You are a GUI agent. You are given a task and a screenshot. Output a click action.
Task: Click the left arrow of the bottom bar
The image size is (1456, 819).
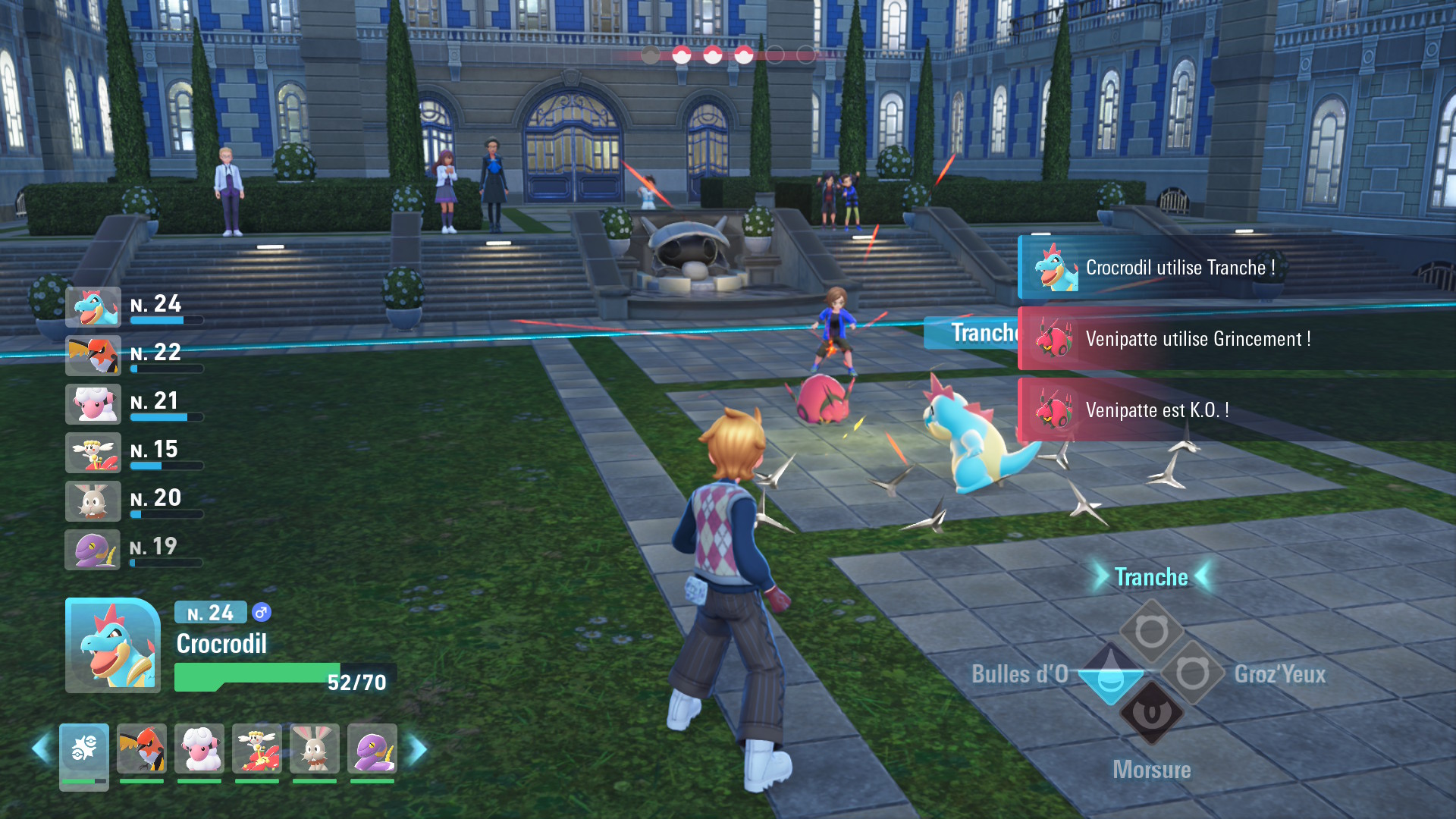click(40, 749)
